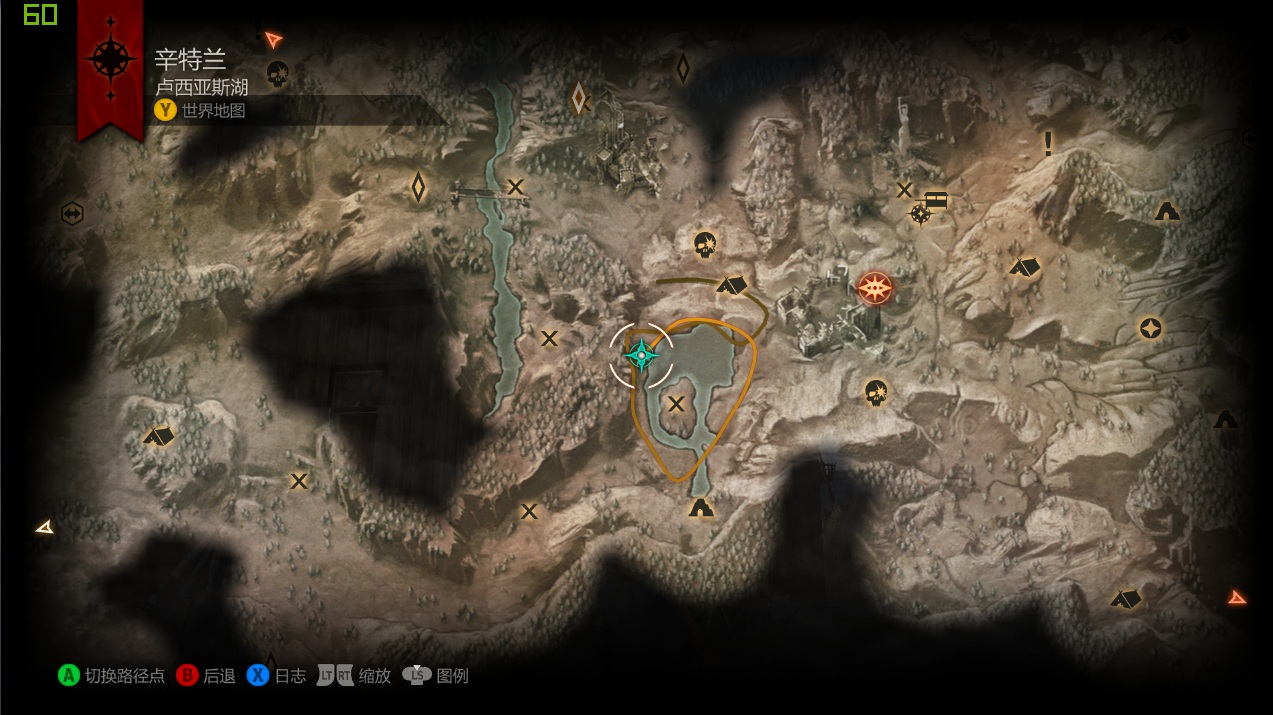Click the teal compass player position marker
This screenshot has width=1273, height=715.
tap(641, 354)
